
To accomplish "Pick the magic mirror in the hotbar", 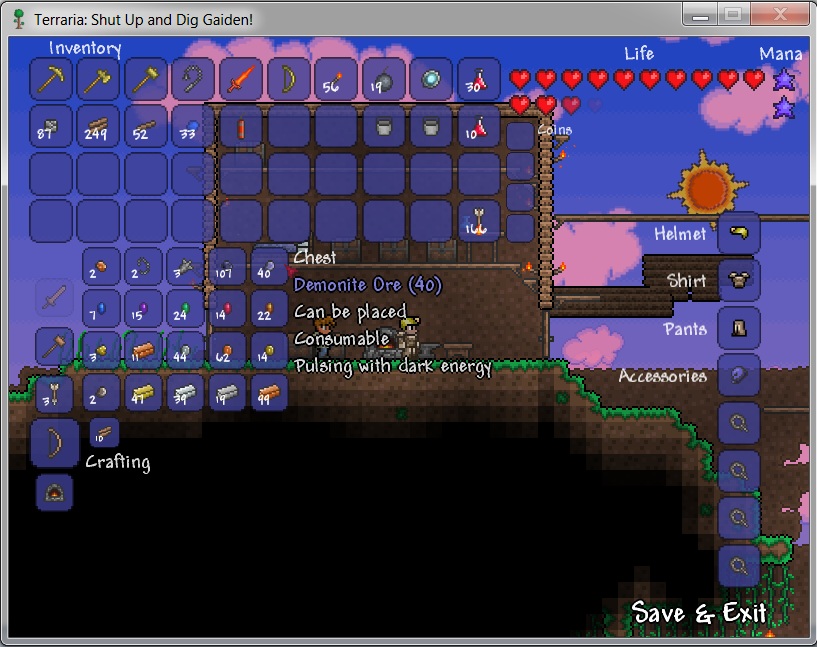I will (x=431, y=78).
